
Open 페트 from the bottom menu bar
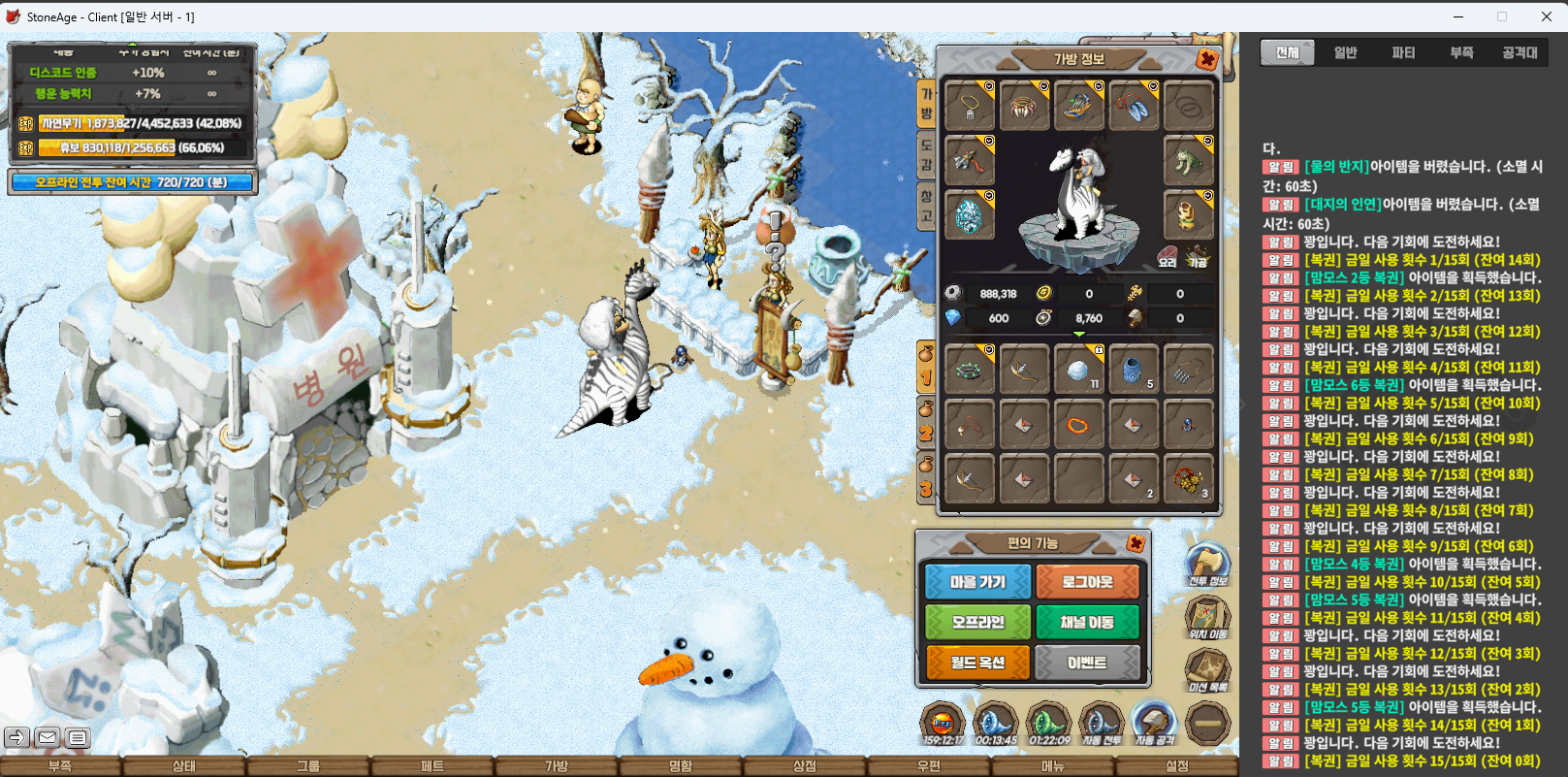(432, 766)
